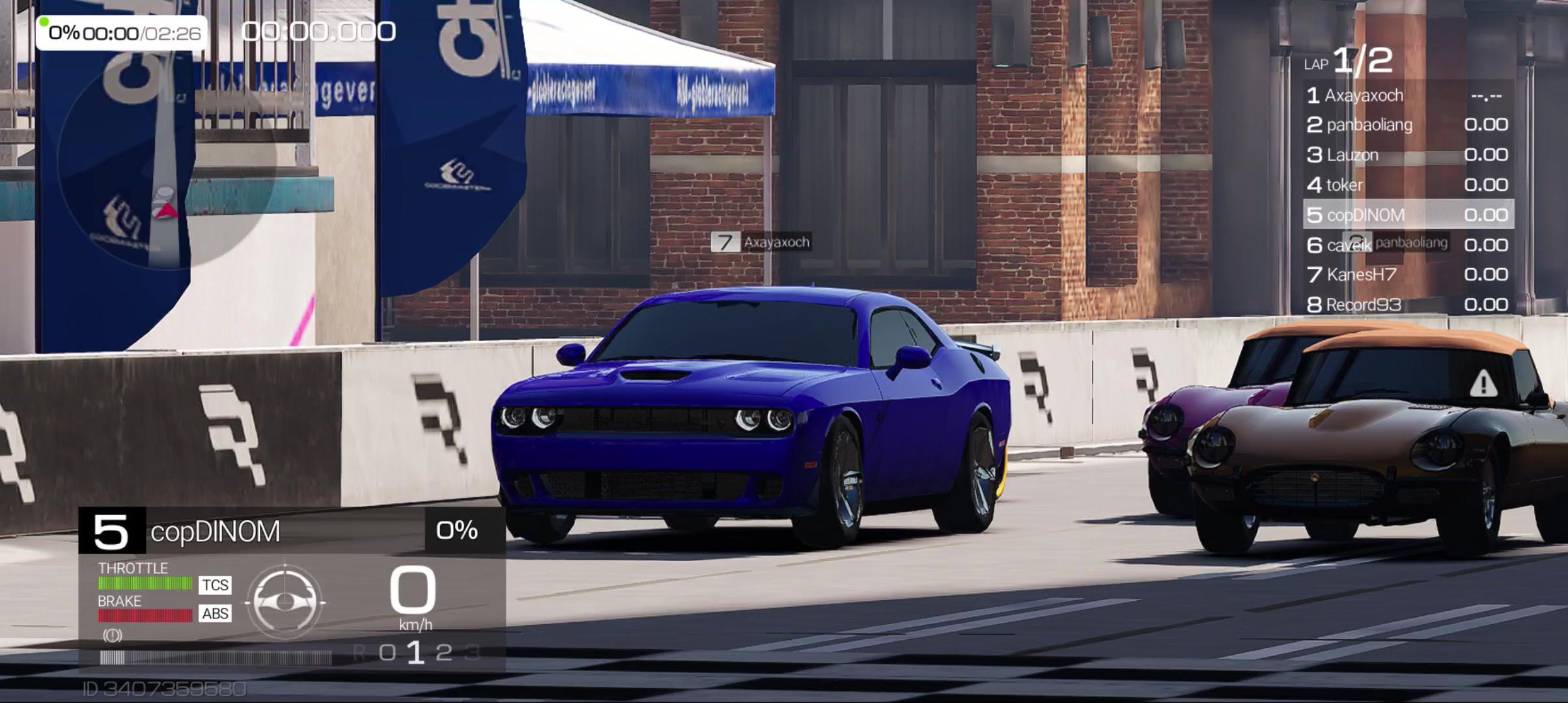Select Record93's standings row

coord(1407,305)
